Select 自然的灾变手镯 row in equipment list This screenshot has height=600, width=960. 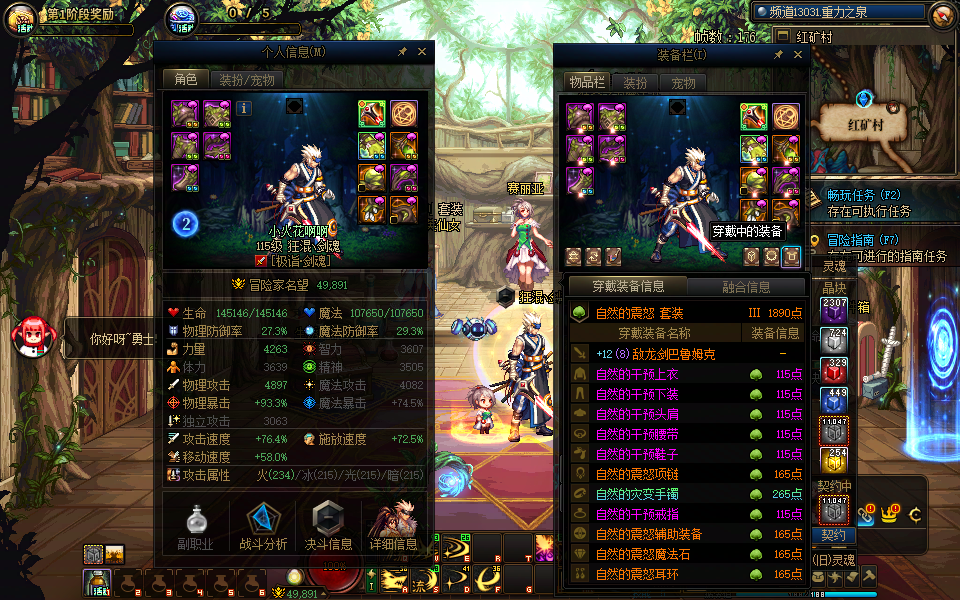tap(660, 494)
